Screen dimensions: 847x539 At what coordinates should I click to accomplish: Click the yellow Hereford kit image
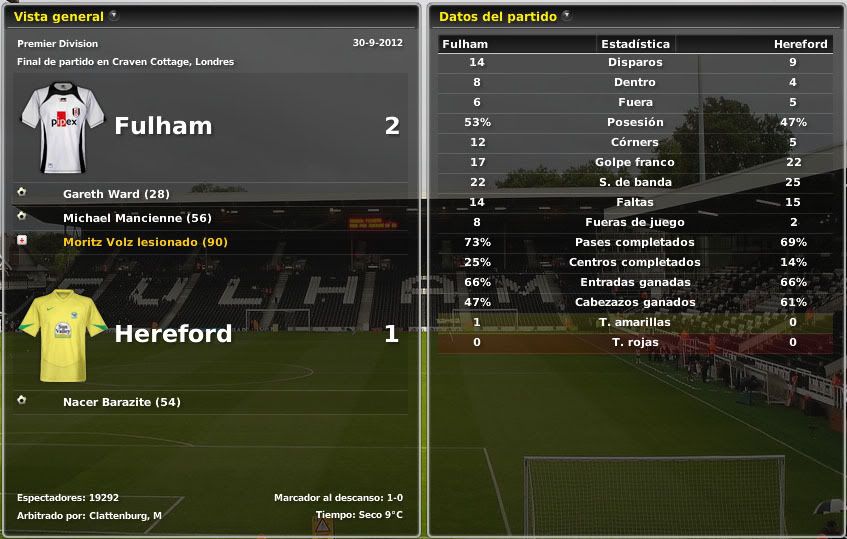point(63,334)
